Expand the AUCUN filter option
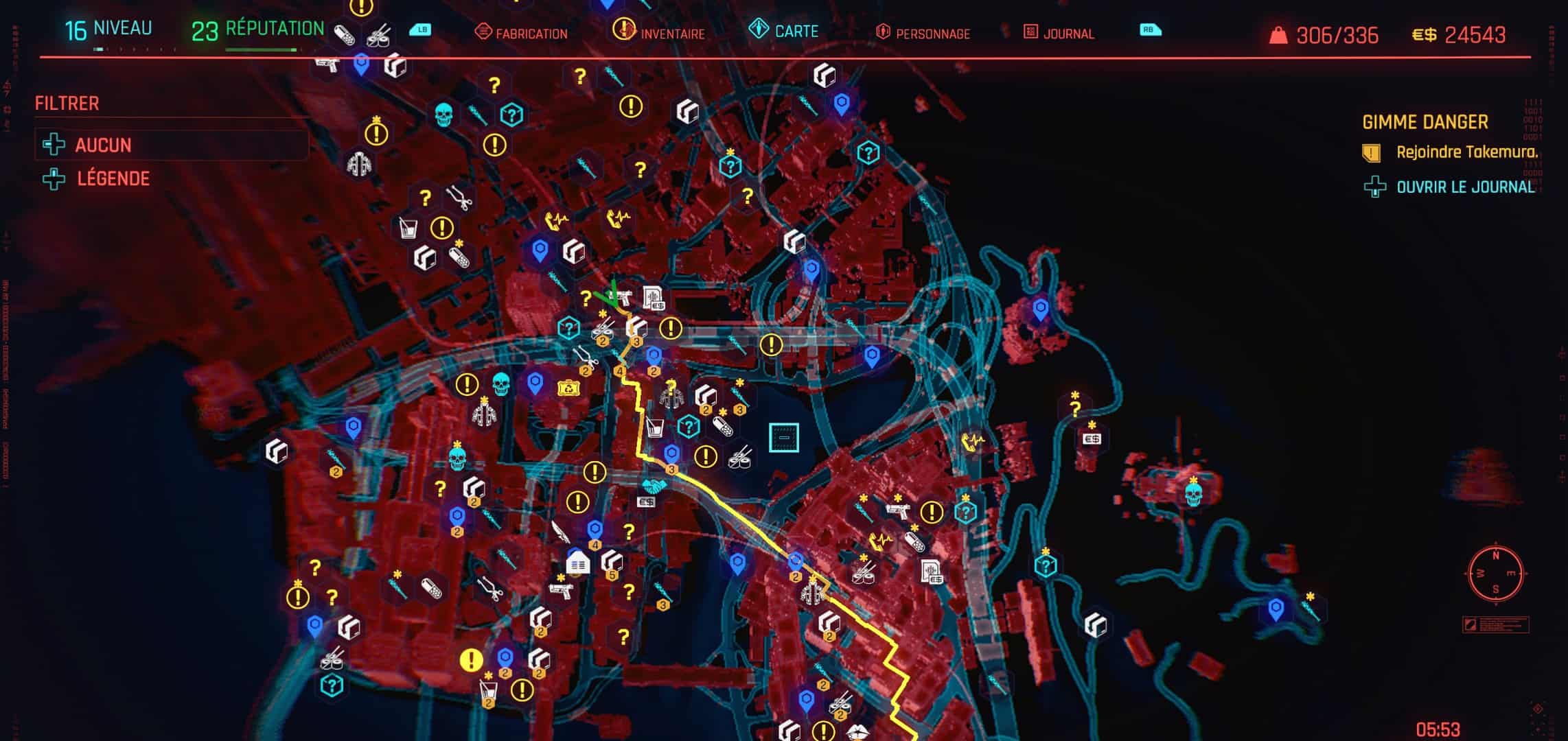The width and height of the screenshot is (1568, 741). click(x=103, y=145)
